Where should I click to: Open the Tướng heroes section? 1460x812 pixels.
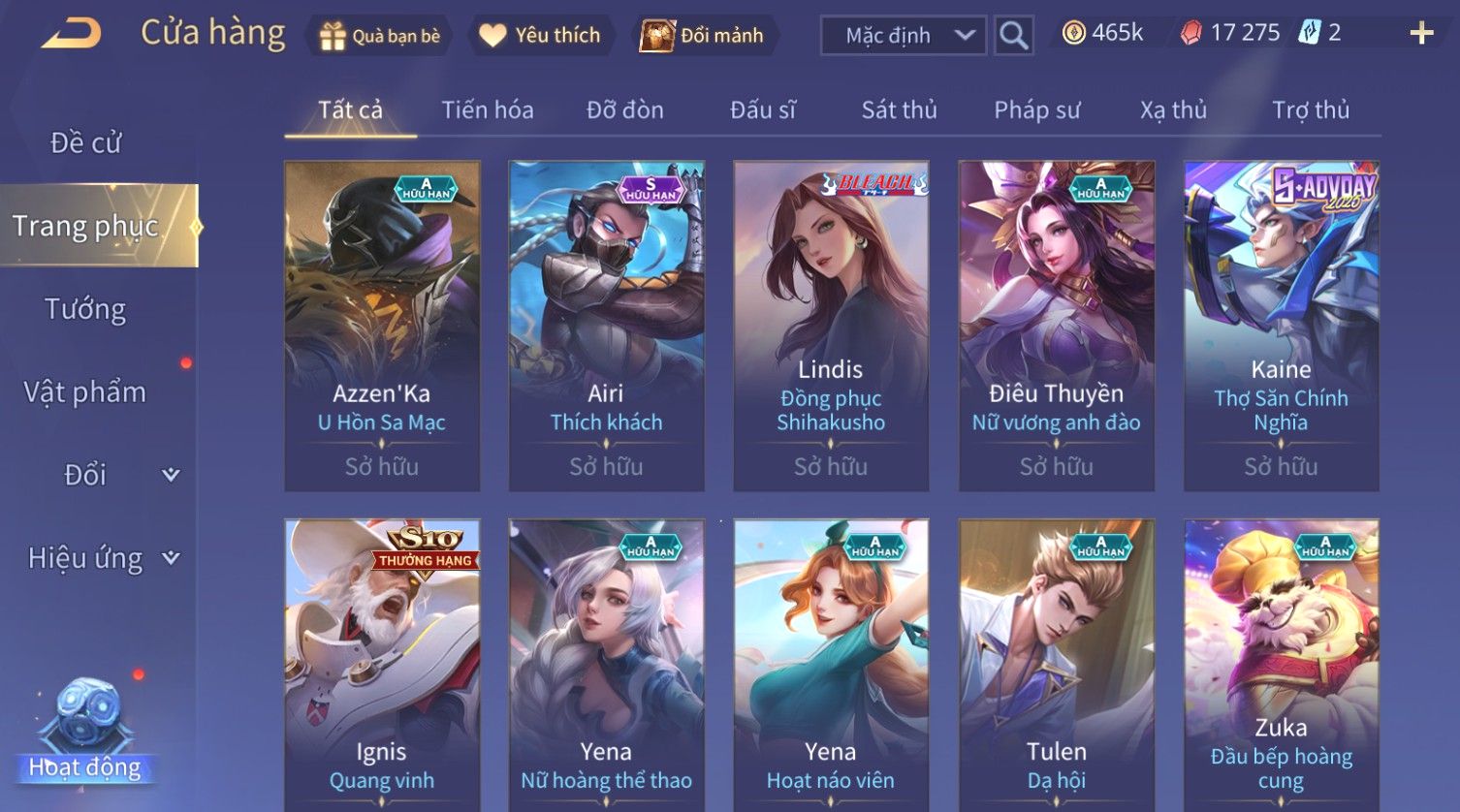point(85,310)
